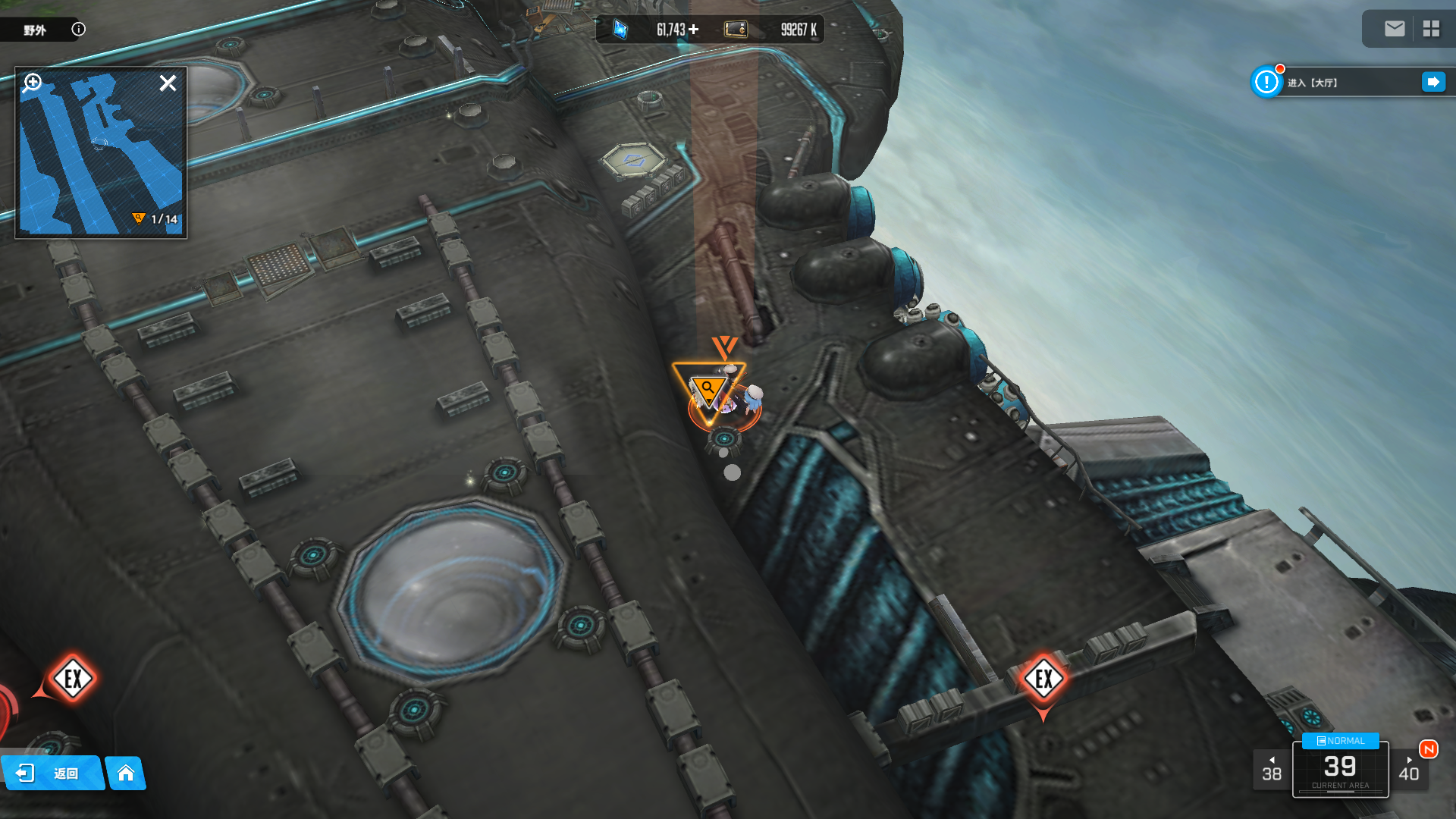
Task: Go to the home screen
Action: tap(126, 773)
